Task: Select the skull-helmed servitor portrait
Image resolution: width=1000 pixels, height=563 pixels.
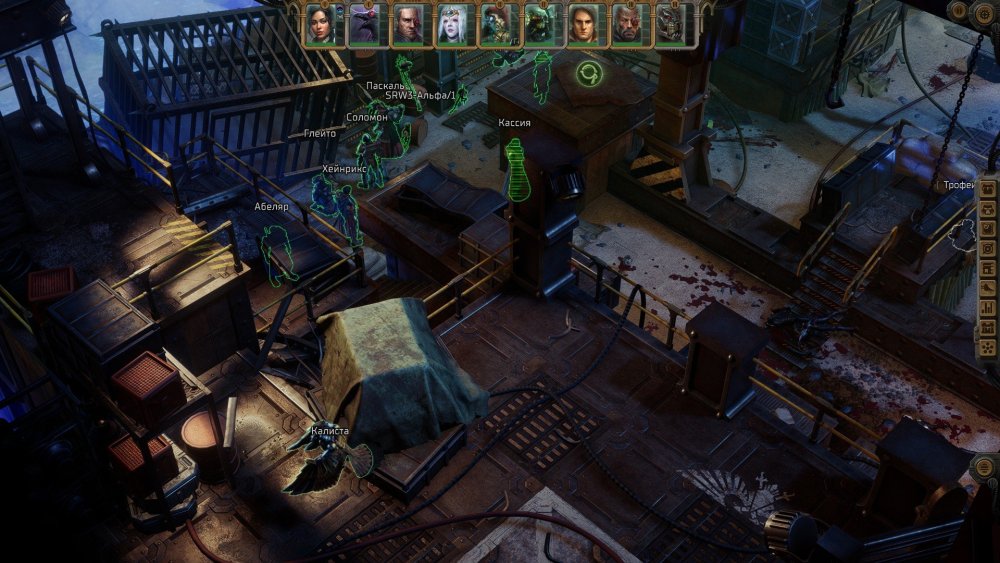Action: [671, 24]
